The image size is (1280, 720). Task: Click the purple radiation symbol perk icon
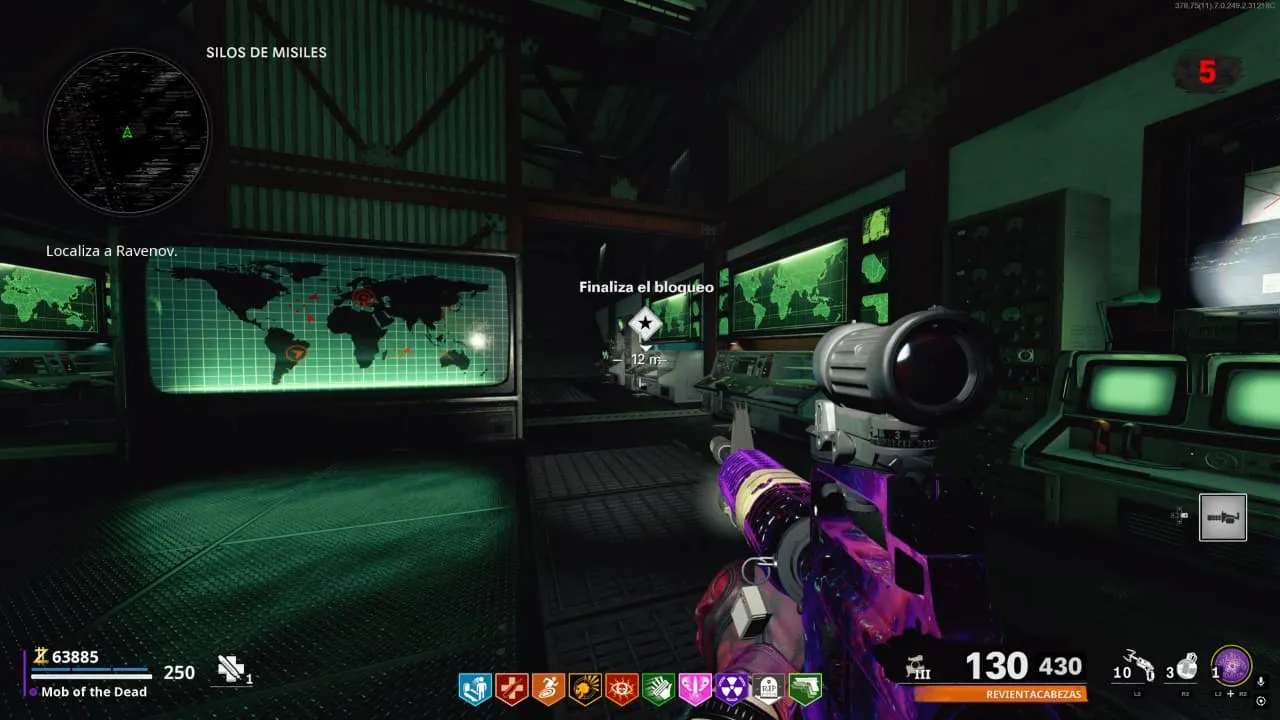732,688
